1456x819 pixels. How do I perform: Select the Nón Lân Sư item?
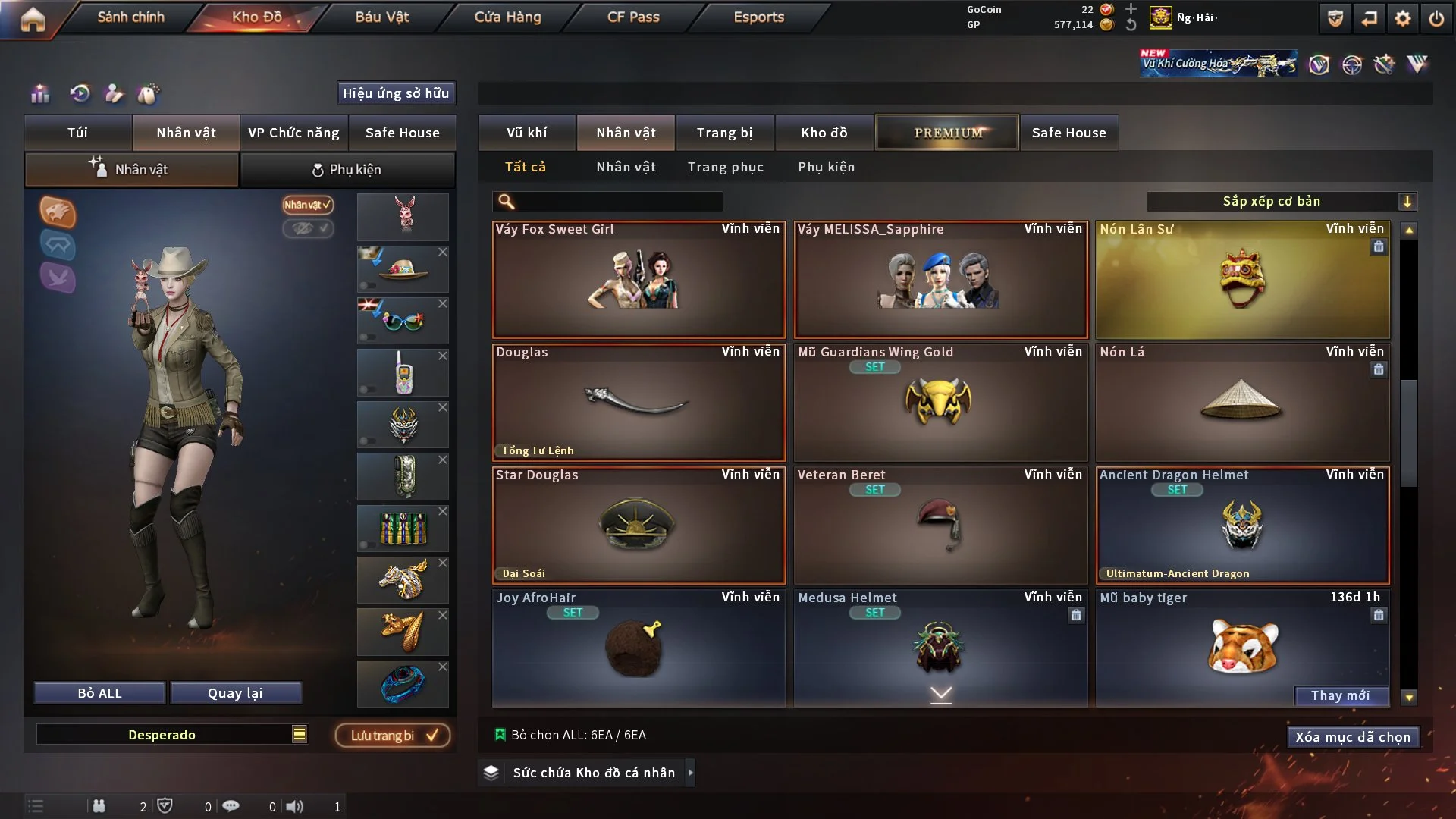(1242, 281)
